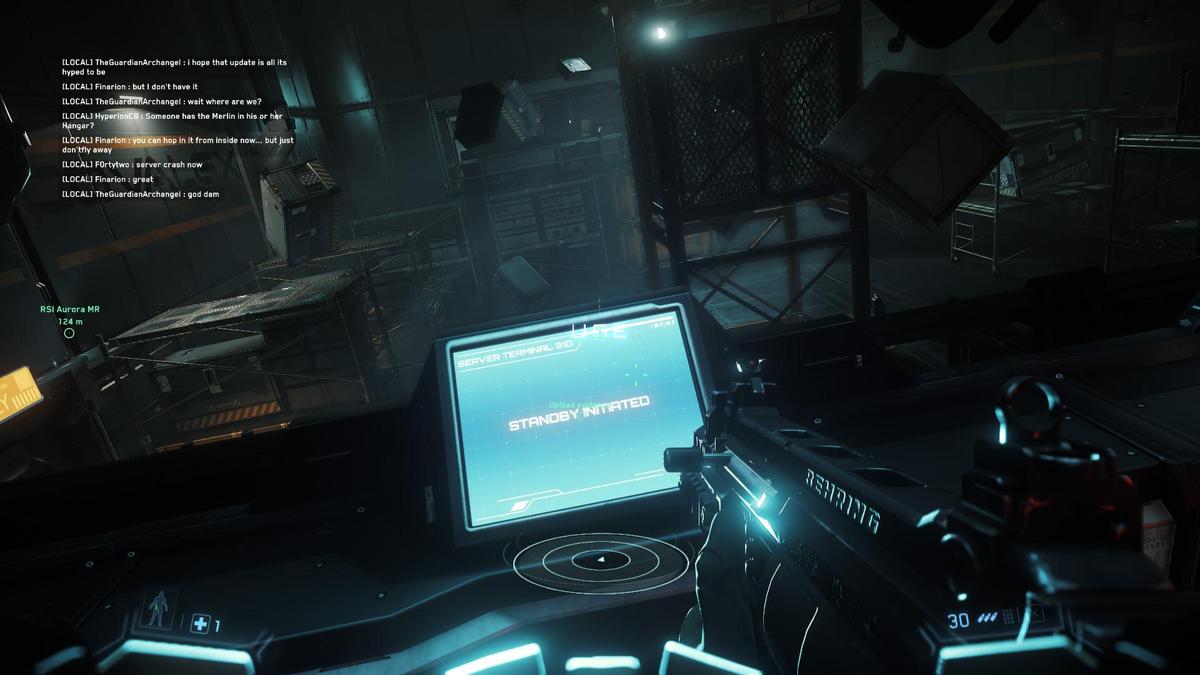The width and height of the screenshot is (1200, 675).
Task: Select the medical cross med-pen icon
Action: 200,625
